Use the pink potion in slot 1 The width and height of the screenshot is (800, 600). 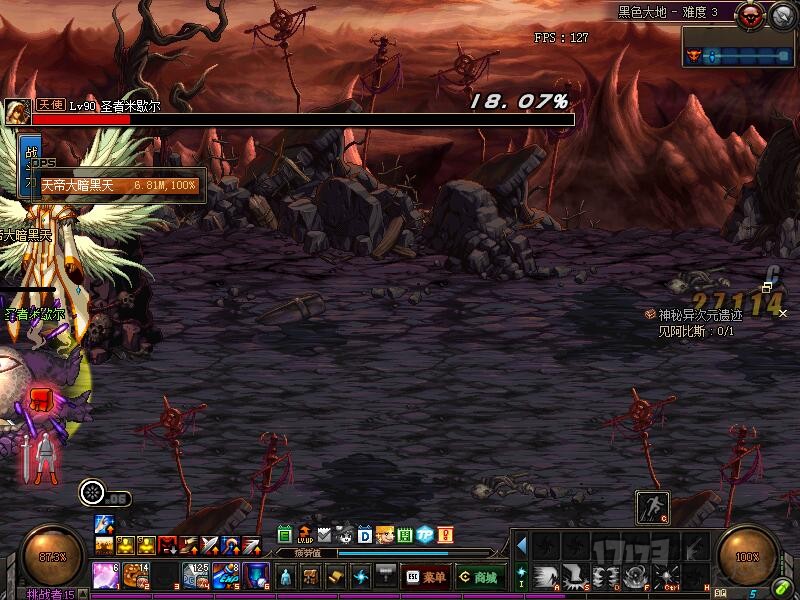click(x=105, y=576)
